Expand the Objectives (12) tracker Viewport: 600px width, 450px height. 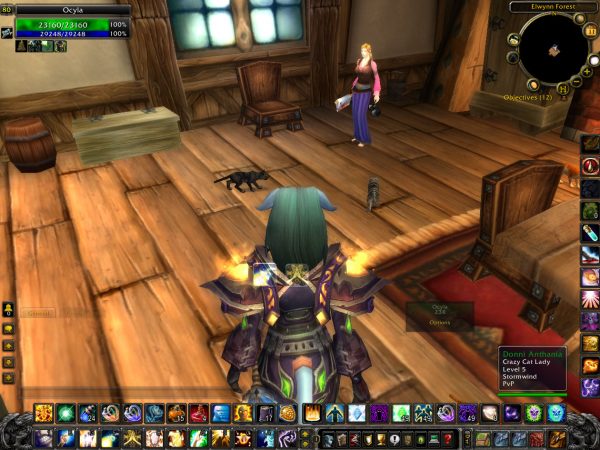coord(528,98)
